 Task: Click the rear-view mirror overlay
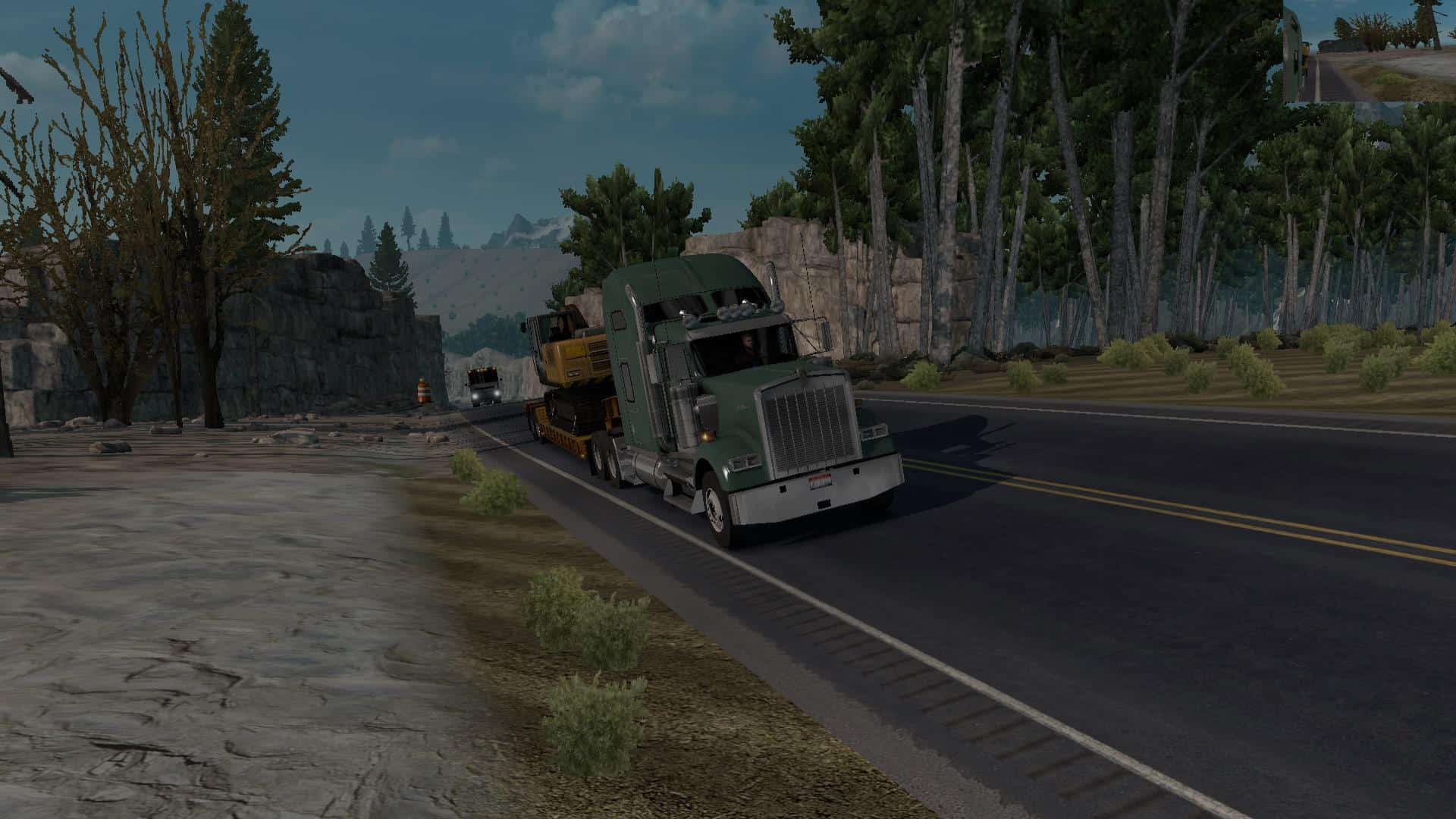(x=1369, y=52)
